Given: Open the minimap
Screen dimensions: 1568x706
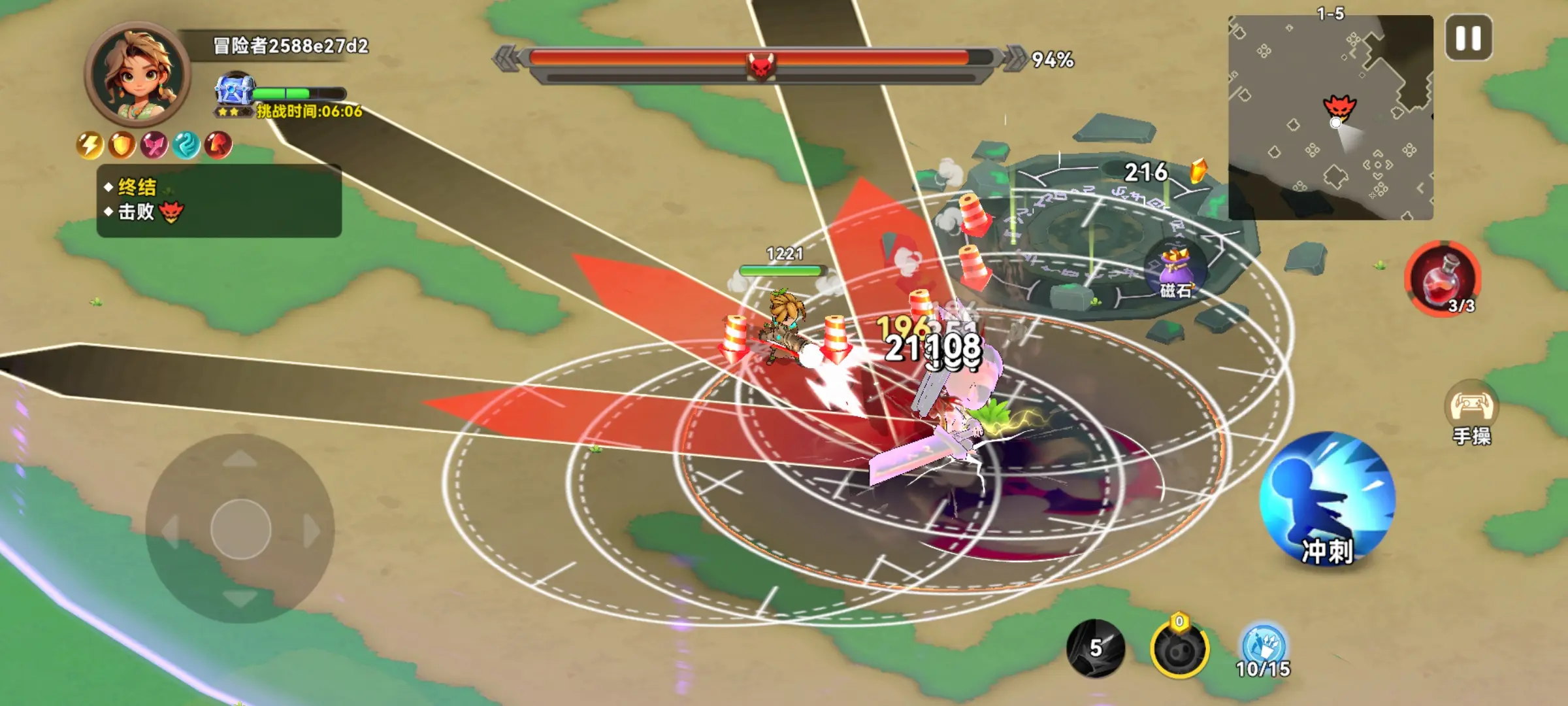Looking at the screenshot, I should (x=1330, y=118).
